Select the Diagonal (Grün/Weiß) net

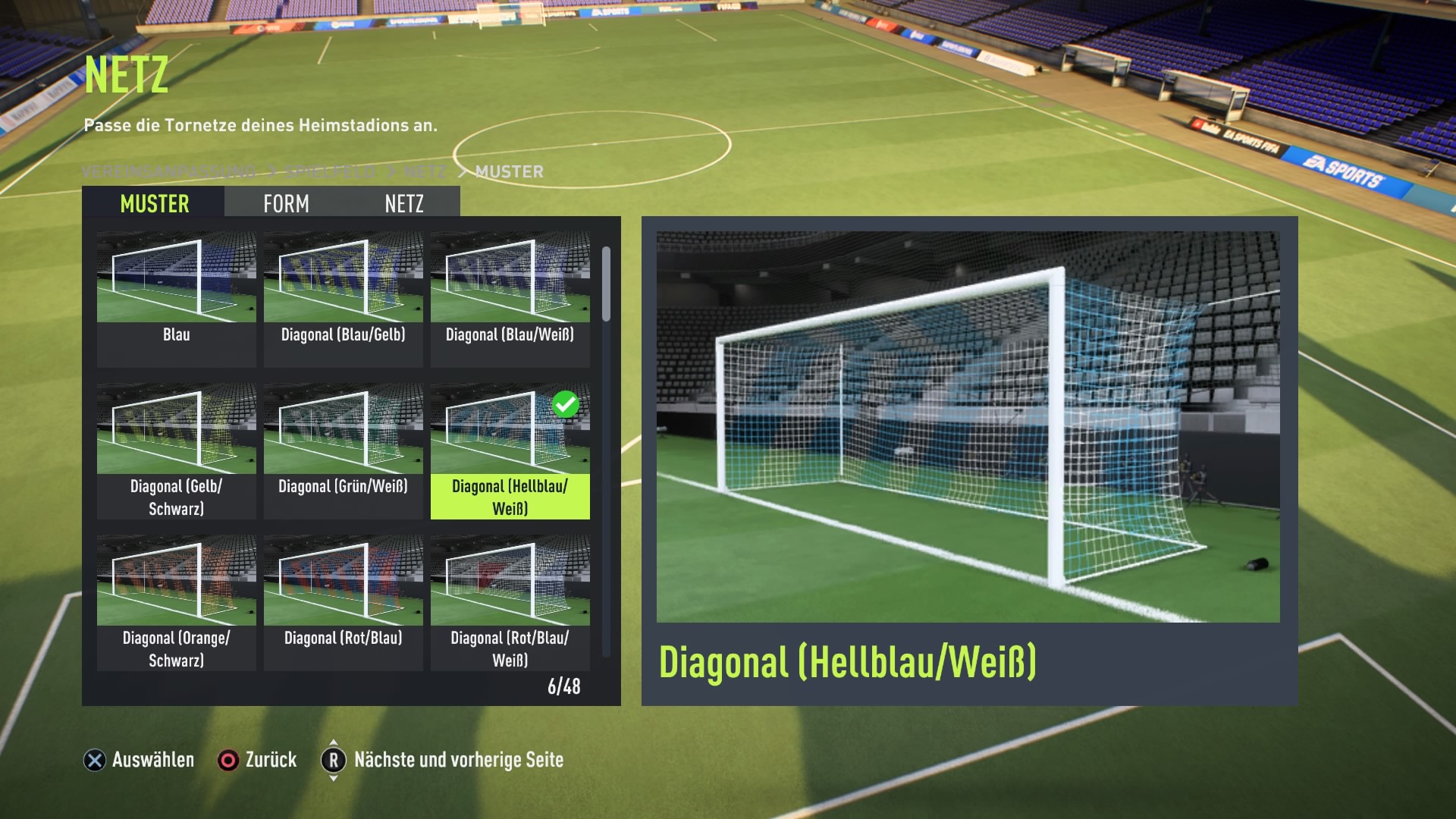click(343, 450)
